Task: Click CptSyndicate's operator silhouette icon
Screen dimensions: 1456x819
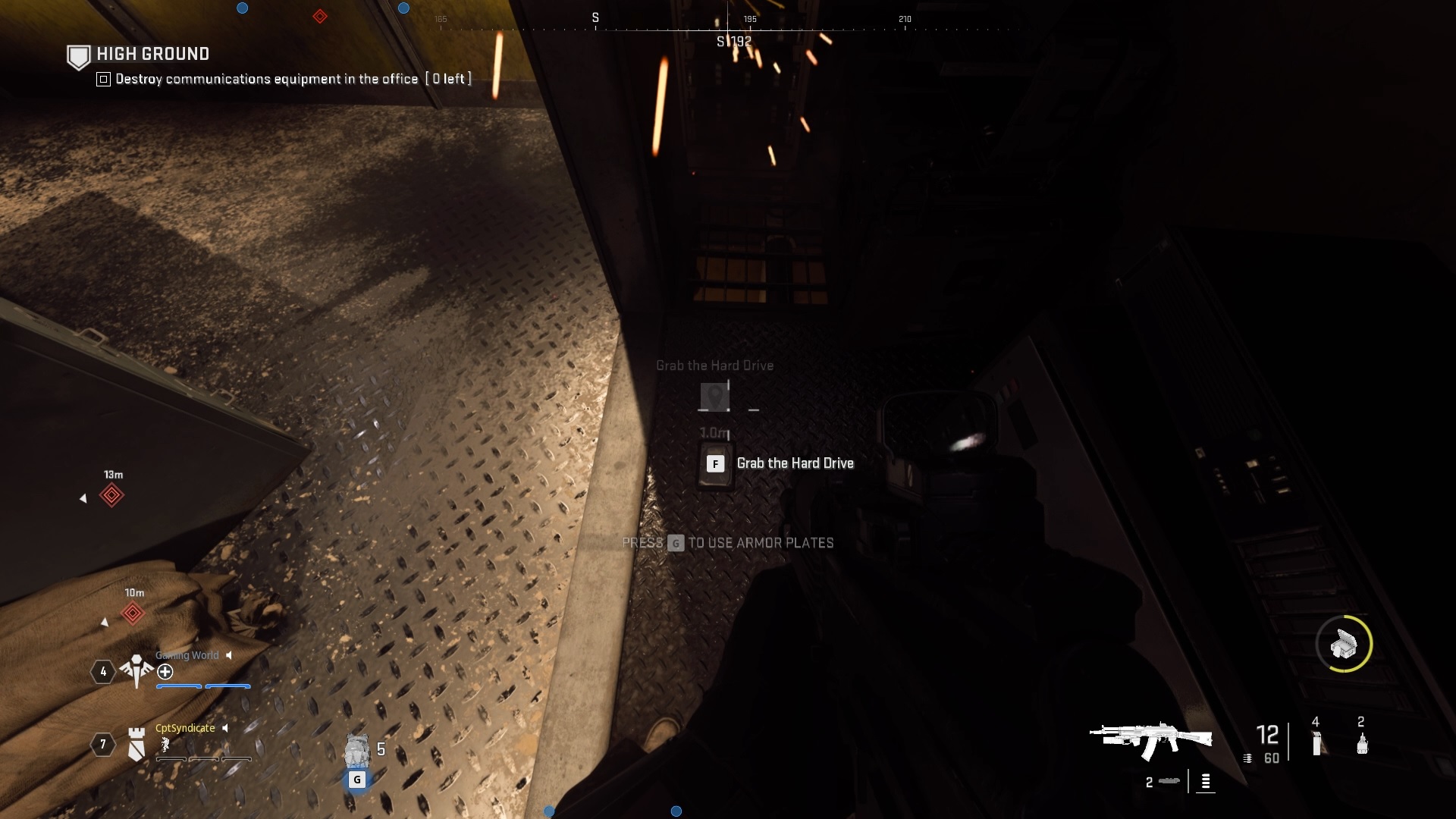Action: [165, 746]
